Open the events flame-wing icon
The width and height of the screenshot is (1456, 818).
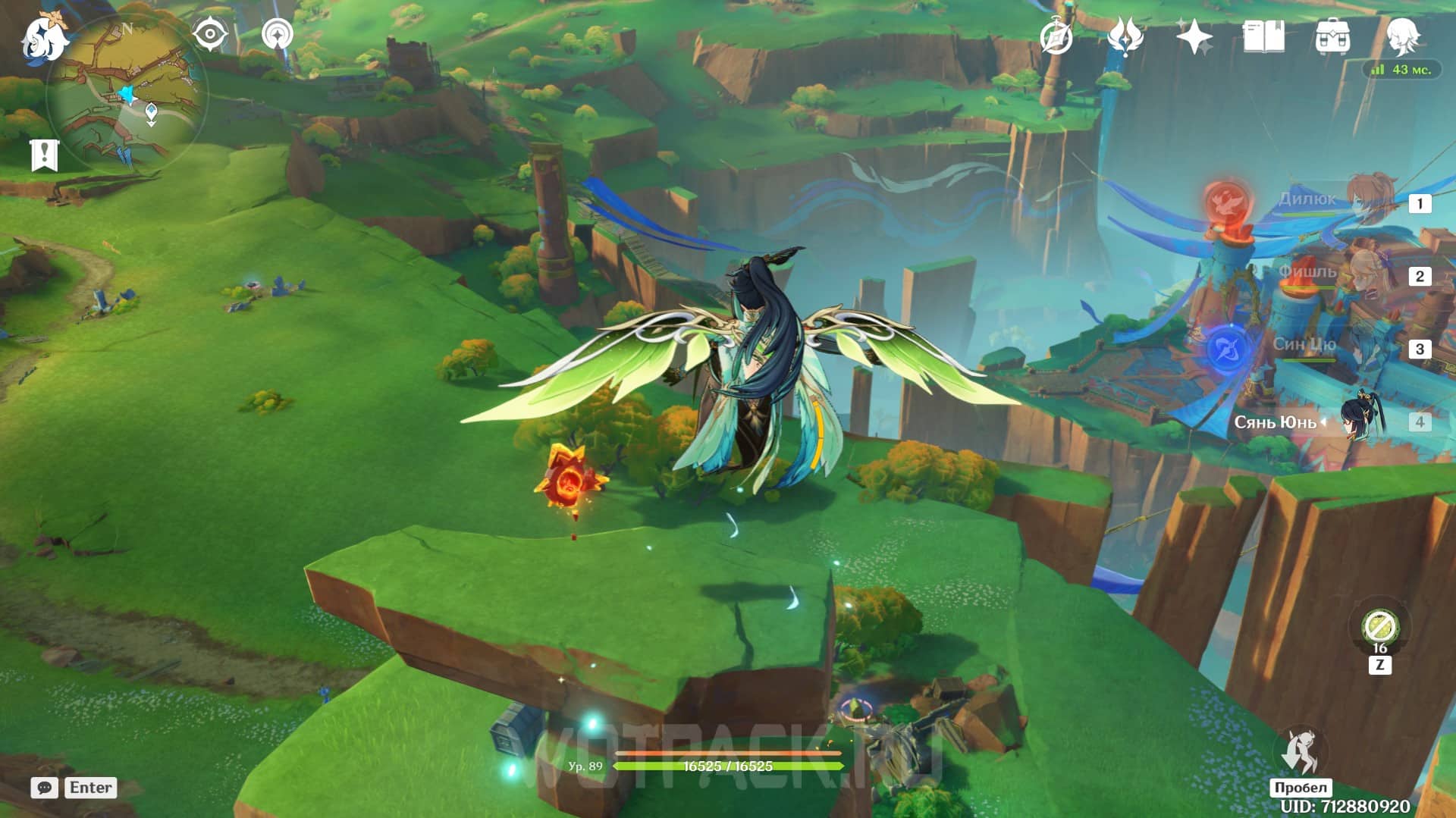pyautogui.click(x=1125, y=36)
